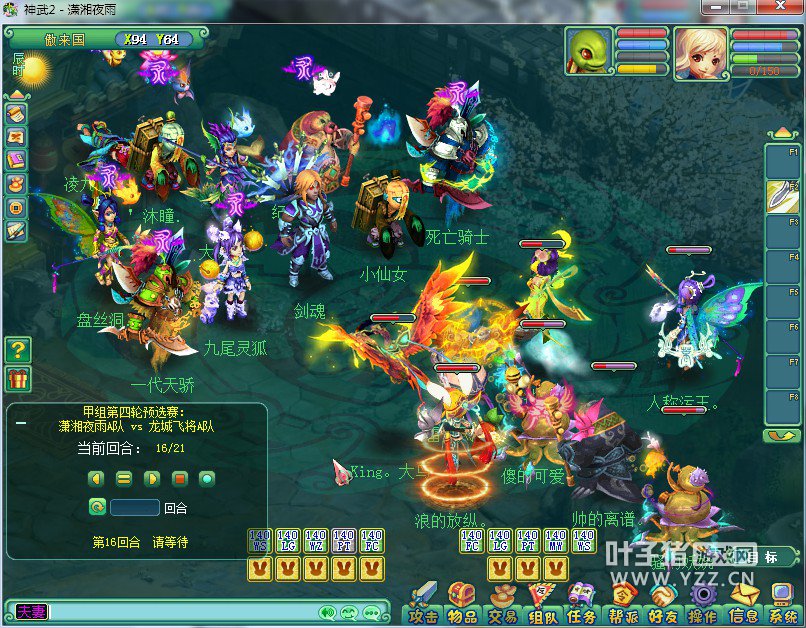Open the 信息 messages envelope
This screenshot has height=628, width=806.
pos(743,607)
